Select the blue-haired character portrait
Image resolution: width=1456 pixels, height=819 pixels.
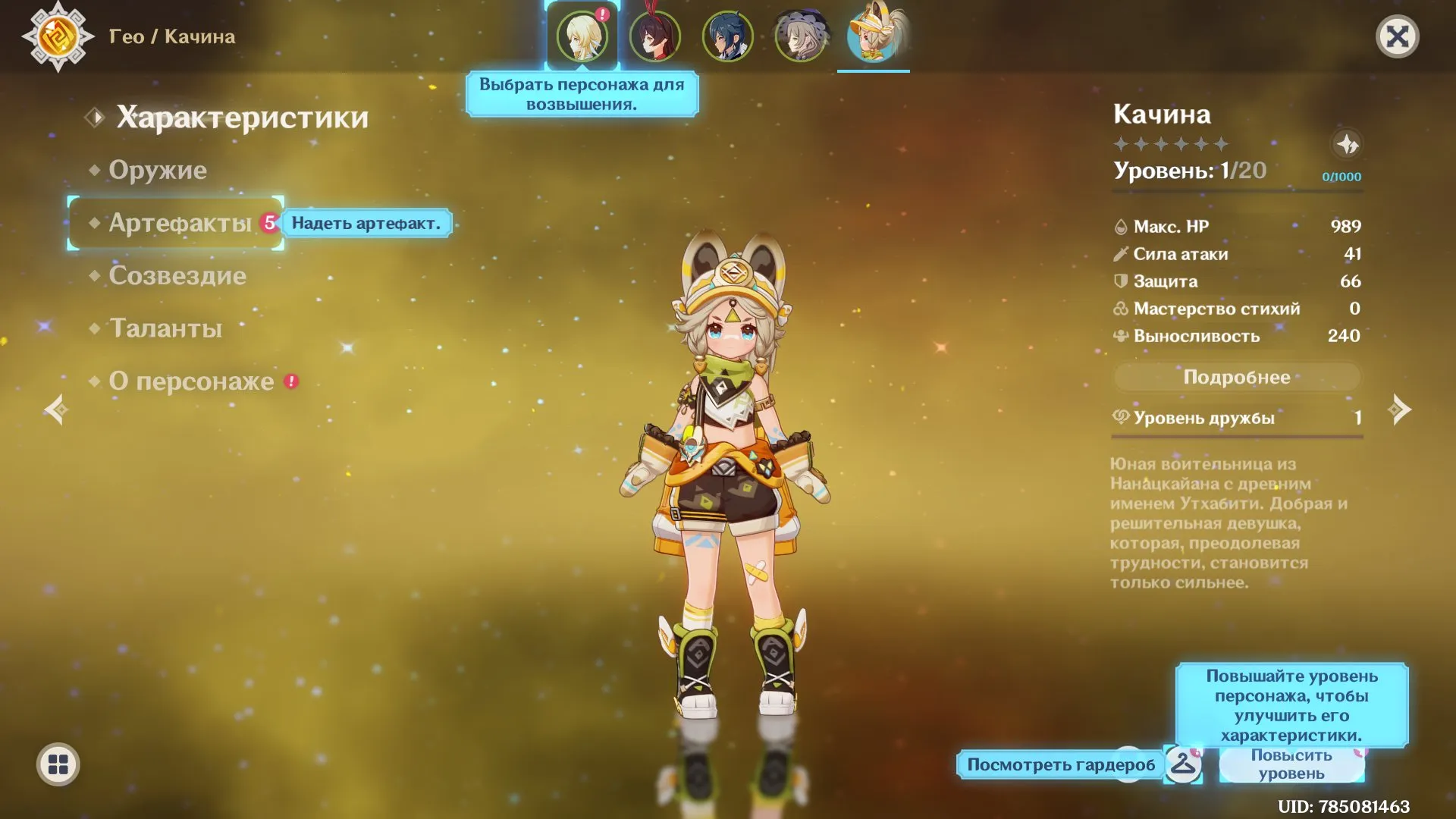click(727, 36)
